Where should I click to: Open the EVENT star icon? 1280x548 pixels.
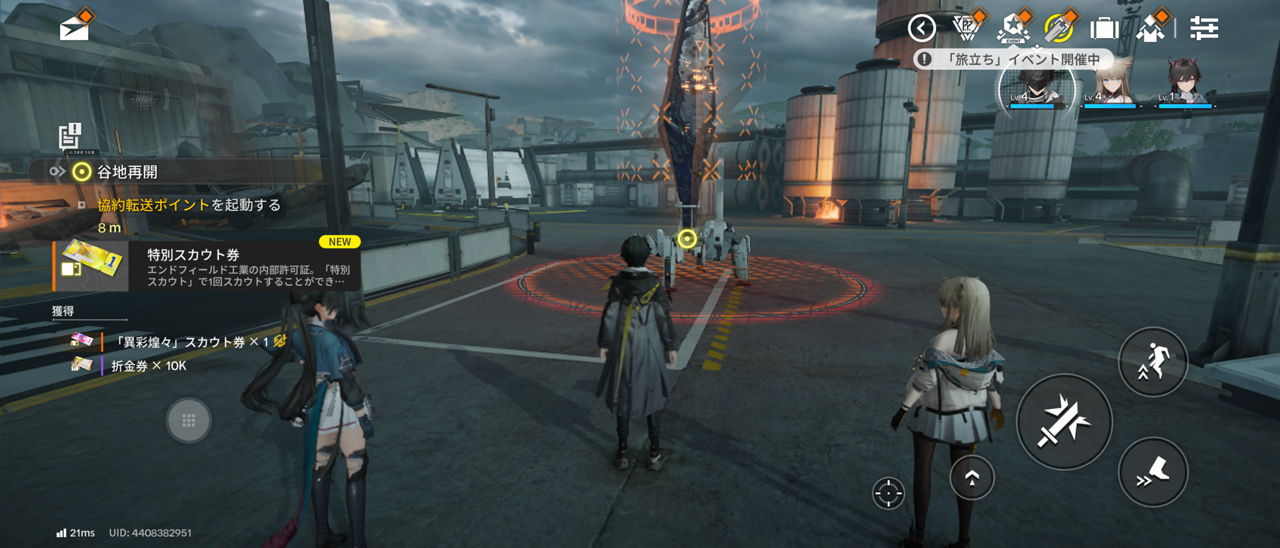coord(1012,28)
